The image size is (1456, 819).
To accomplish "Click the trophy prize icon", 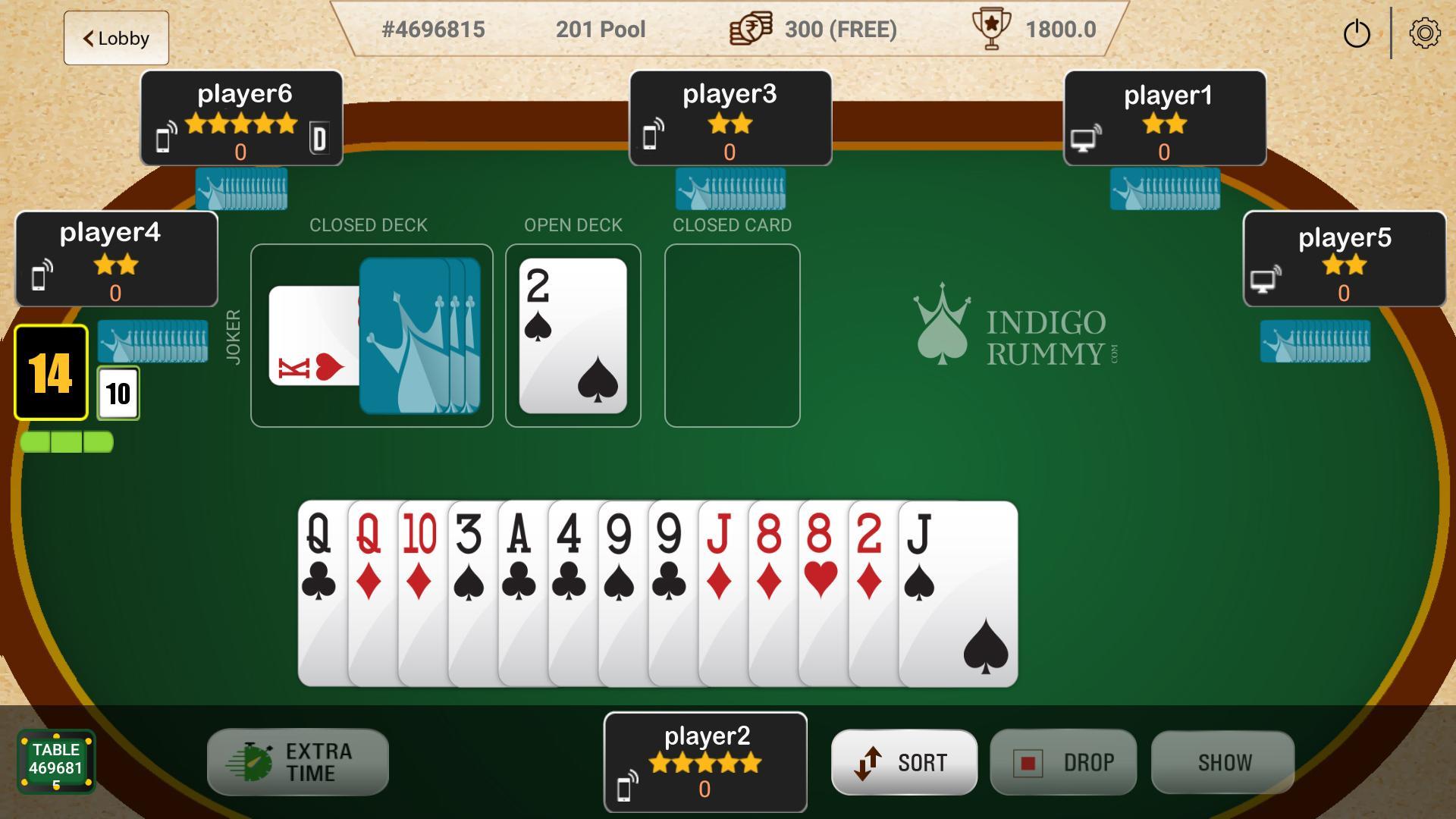I will tap(990, 29).
